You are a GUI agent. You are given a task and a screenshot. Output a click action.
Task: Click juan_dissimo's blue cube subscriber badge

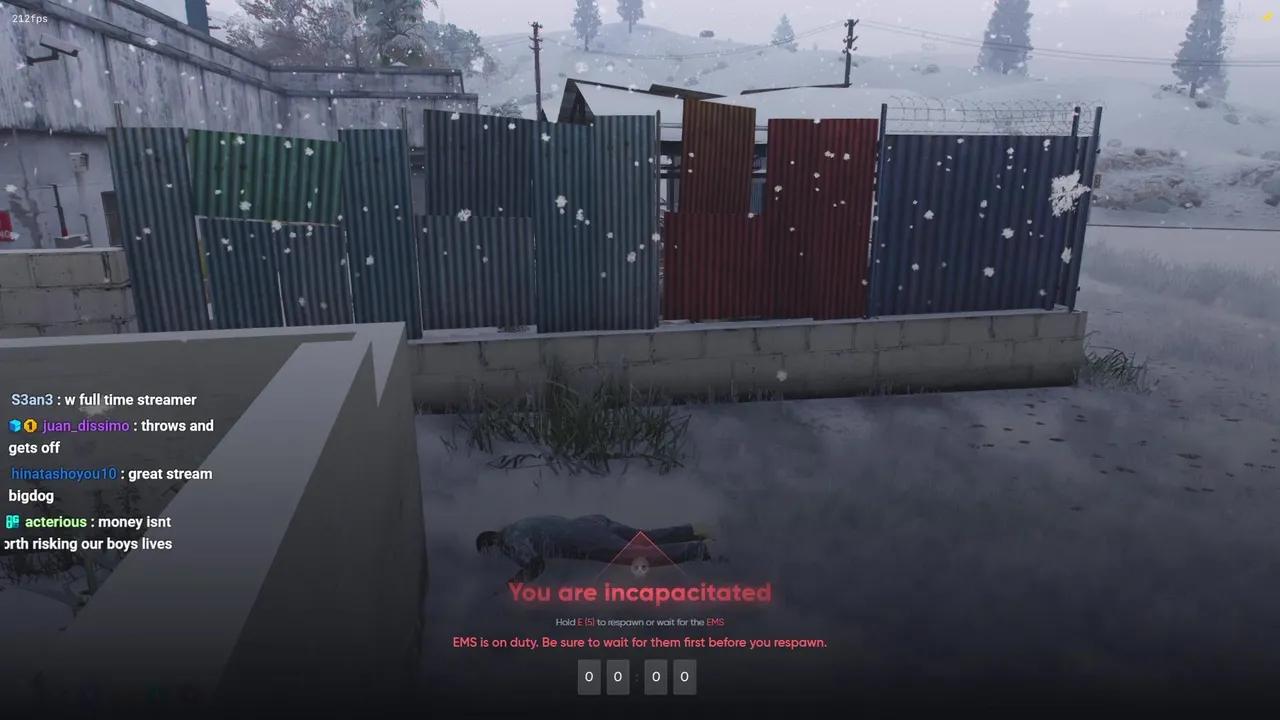pos(14,425)
